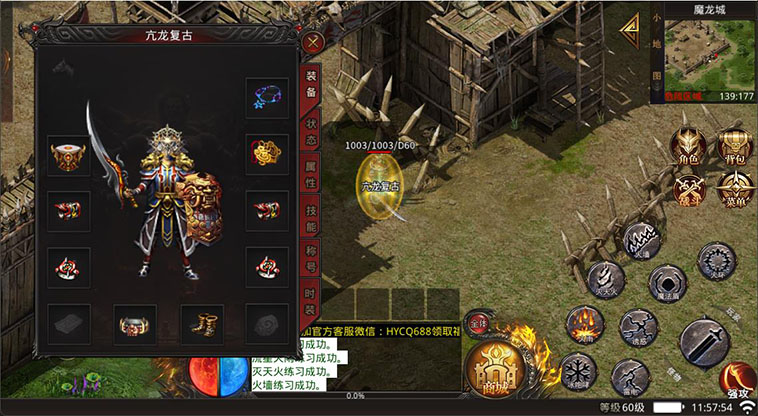Image resolution: width=758 pixels, height=416 pixels.
Task: Choose the belt equipment slot
Action: pos(135,325)
